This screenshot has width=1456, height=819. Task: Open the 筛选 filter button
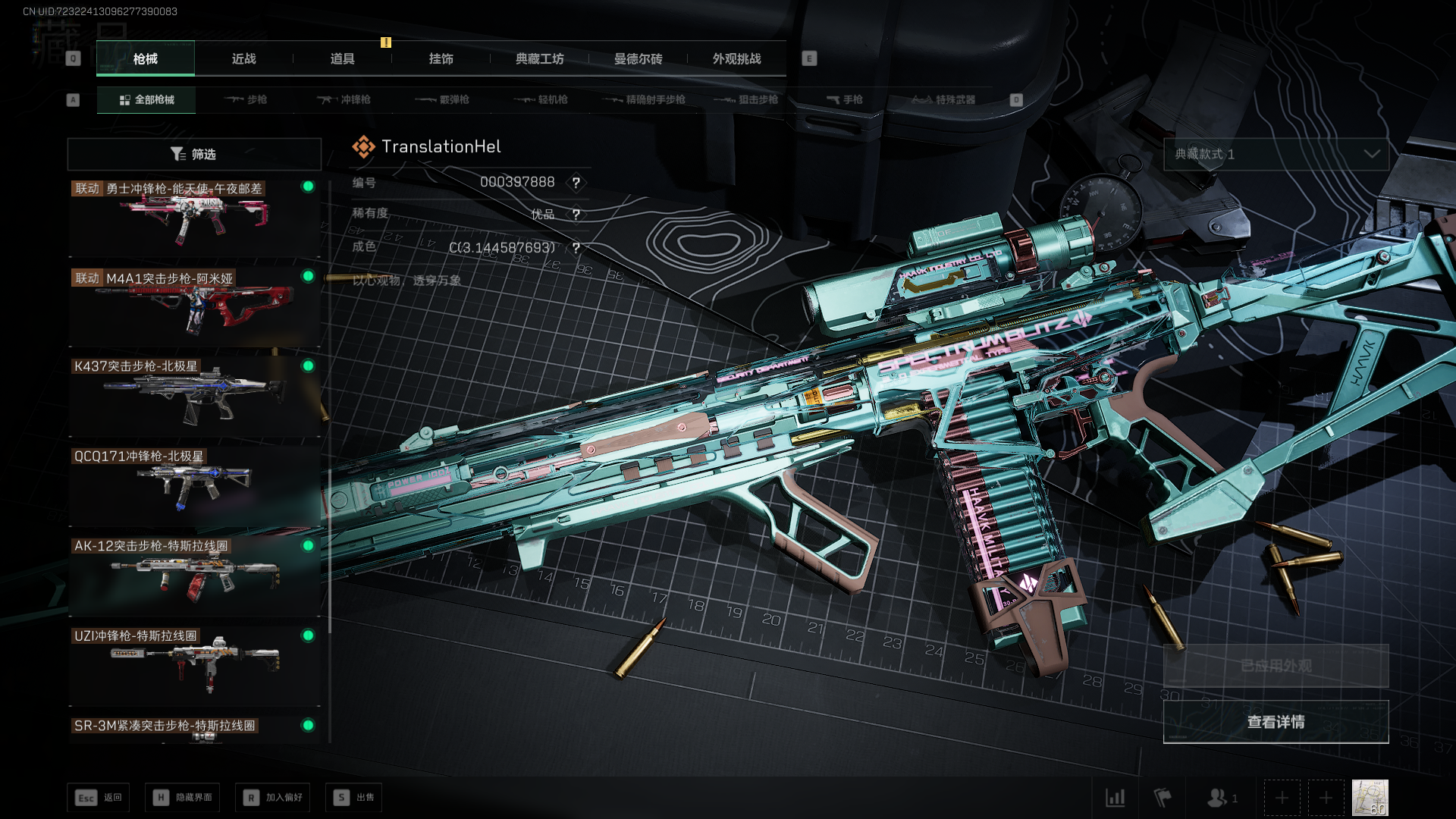194,155
